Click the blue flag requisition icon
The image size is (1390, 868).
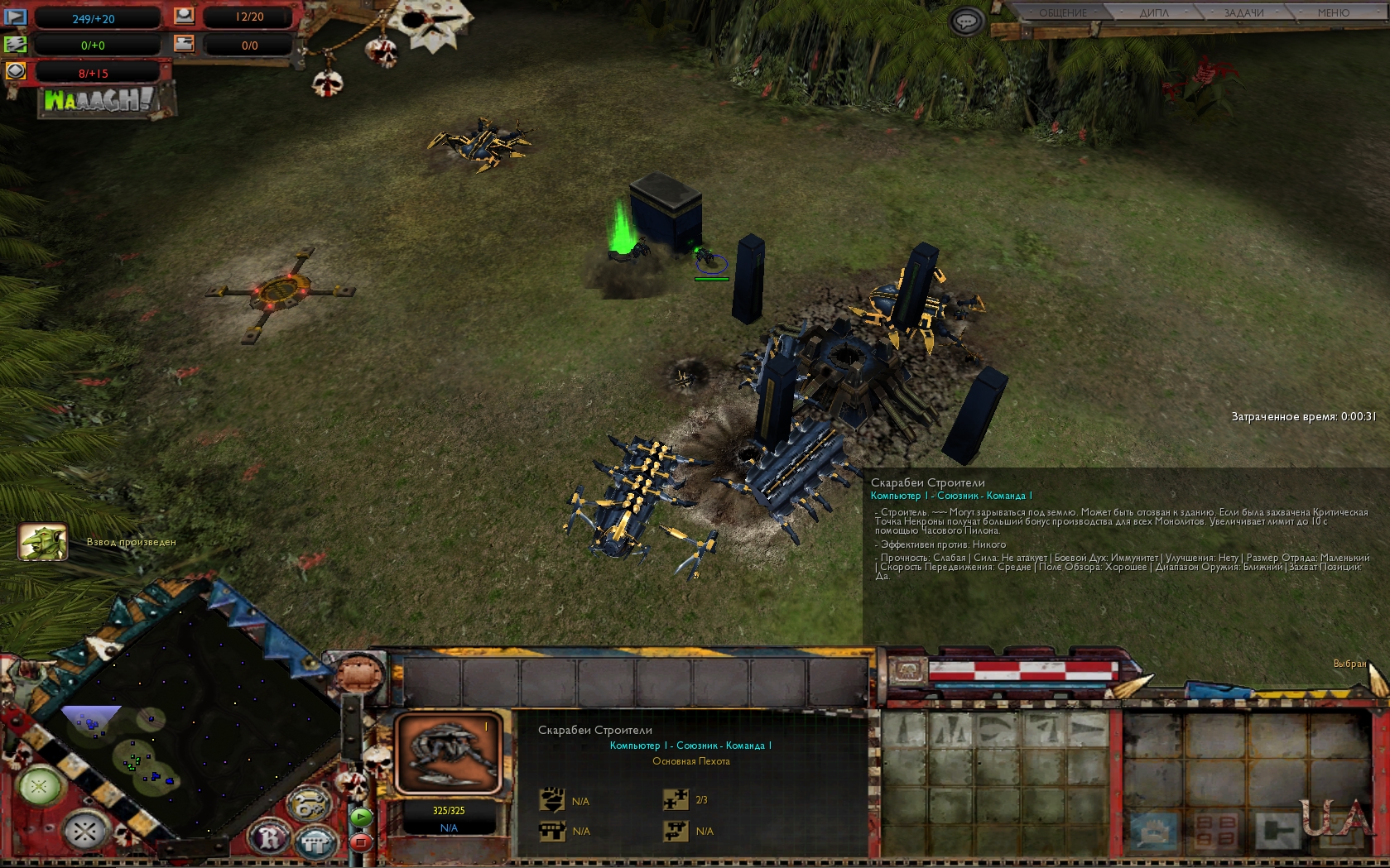coord(16,17)
